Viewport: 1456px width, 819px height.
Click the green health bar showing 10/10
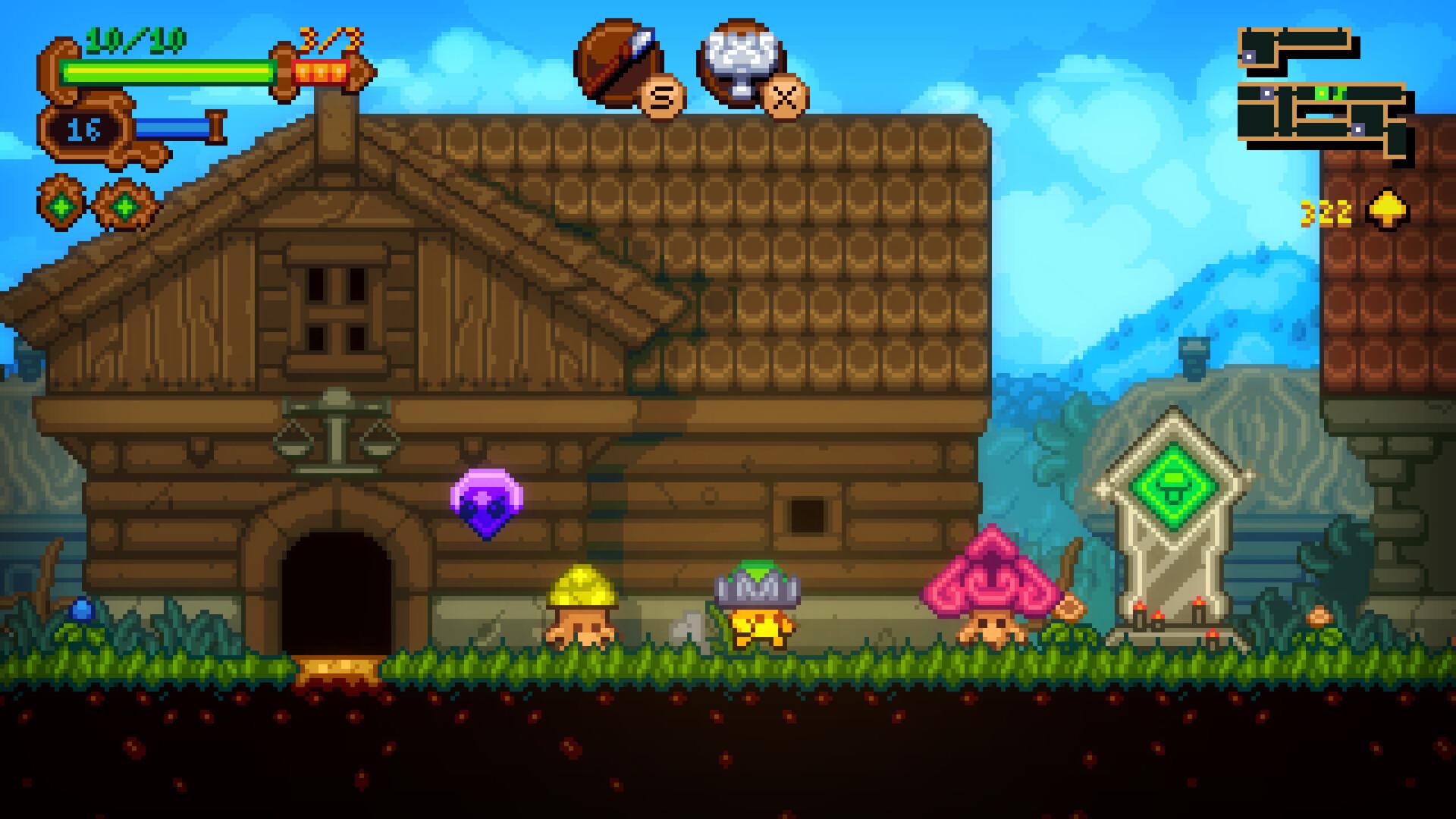[x=167, y=71]
